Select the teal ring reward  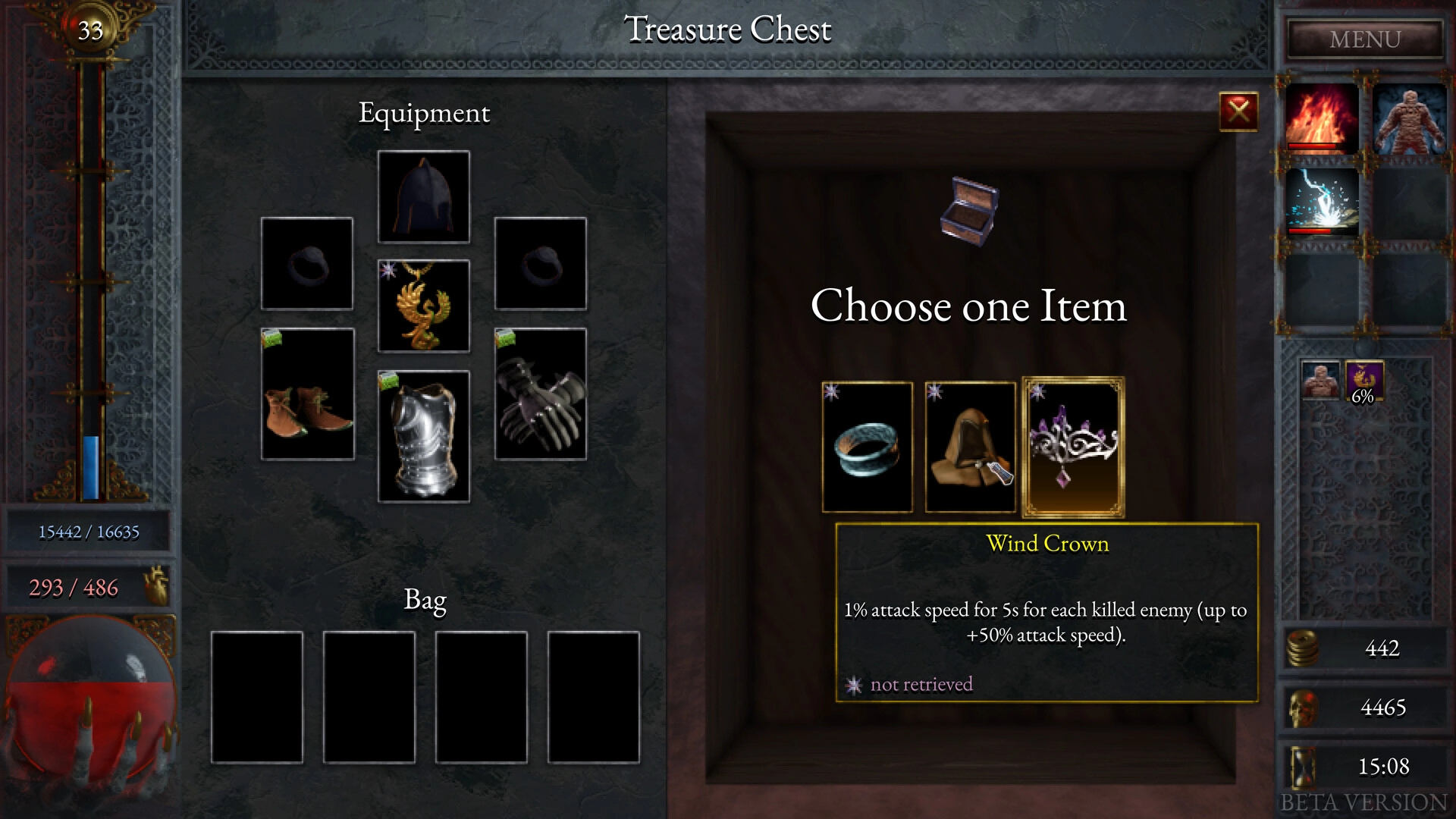[x=868, y=447]
